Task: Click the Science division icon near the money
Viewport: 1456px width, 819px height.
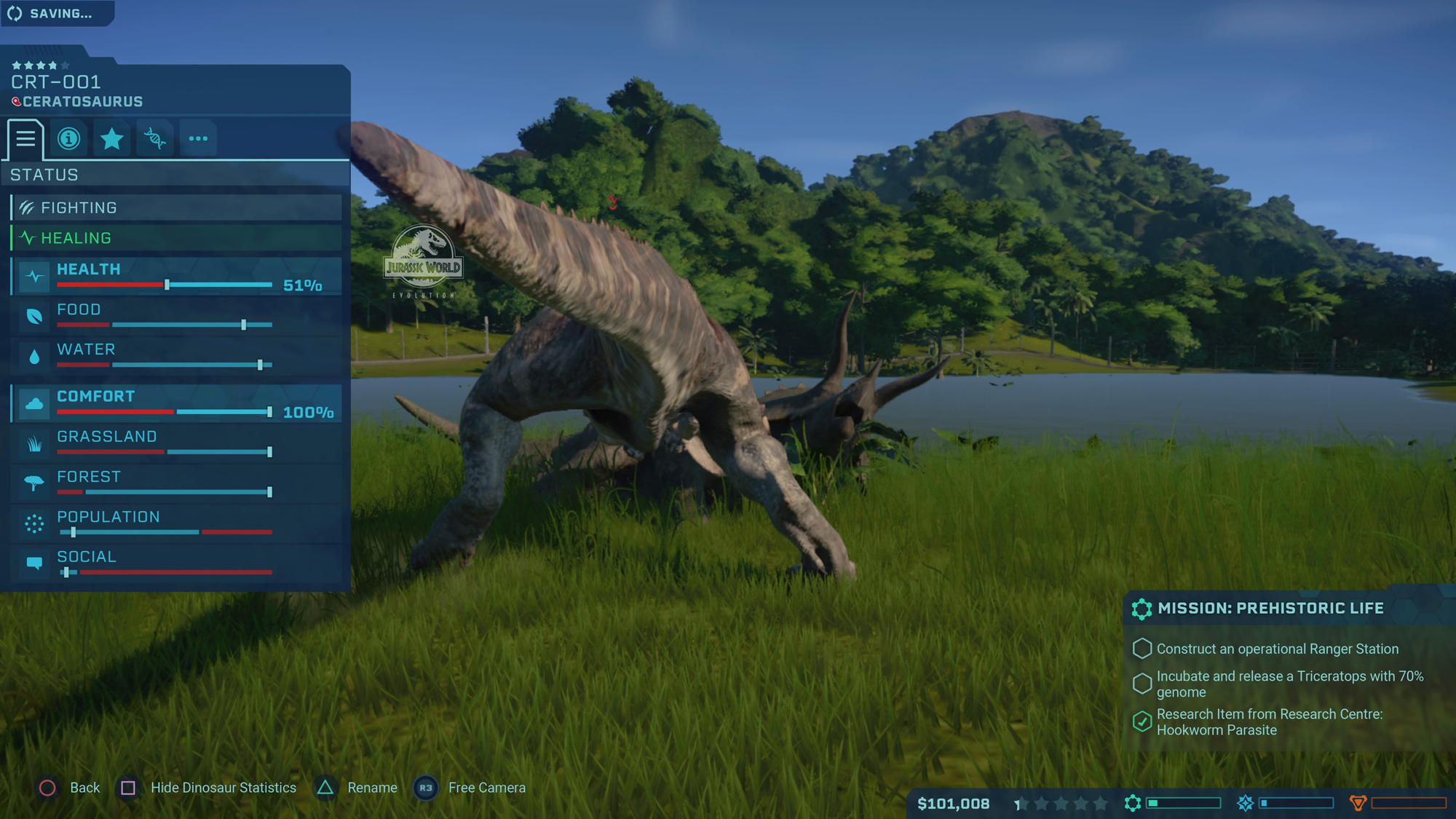Action: pyautogui.click(x=1133, y=803)
